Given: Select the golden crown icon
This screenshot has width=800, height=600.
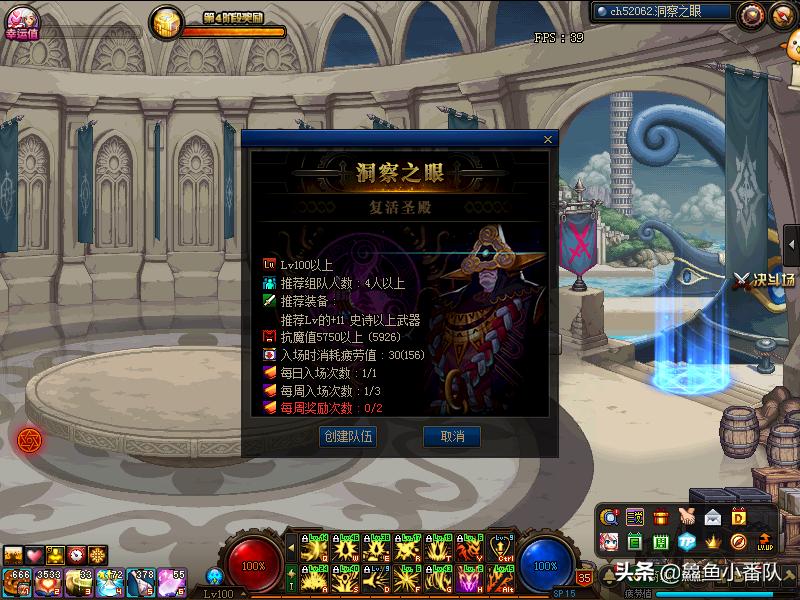Looking at the screenshot, I should (x=713, y=542).
